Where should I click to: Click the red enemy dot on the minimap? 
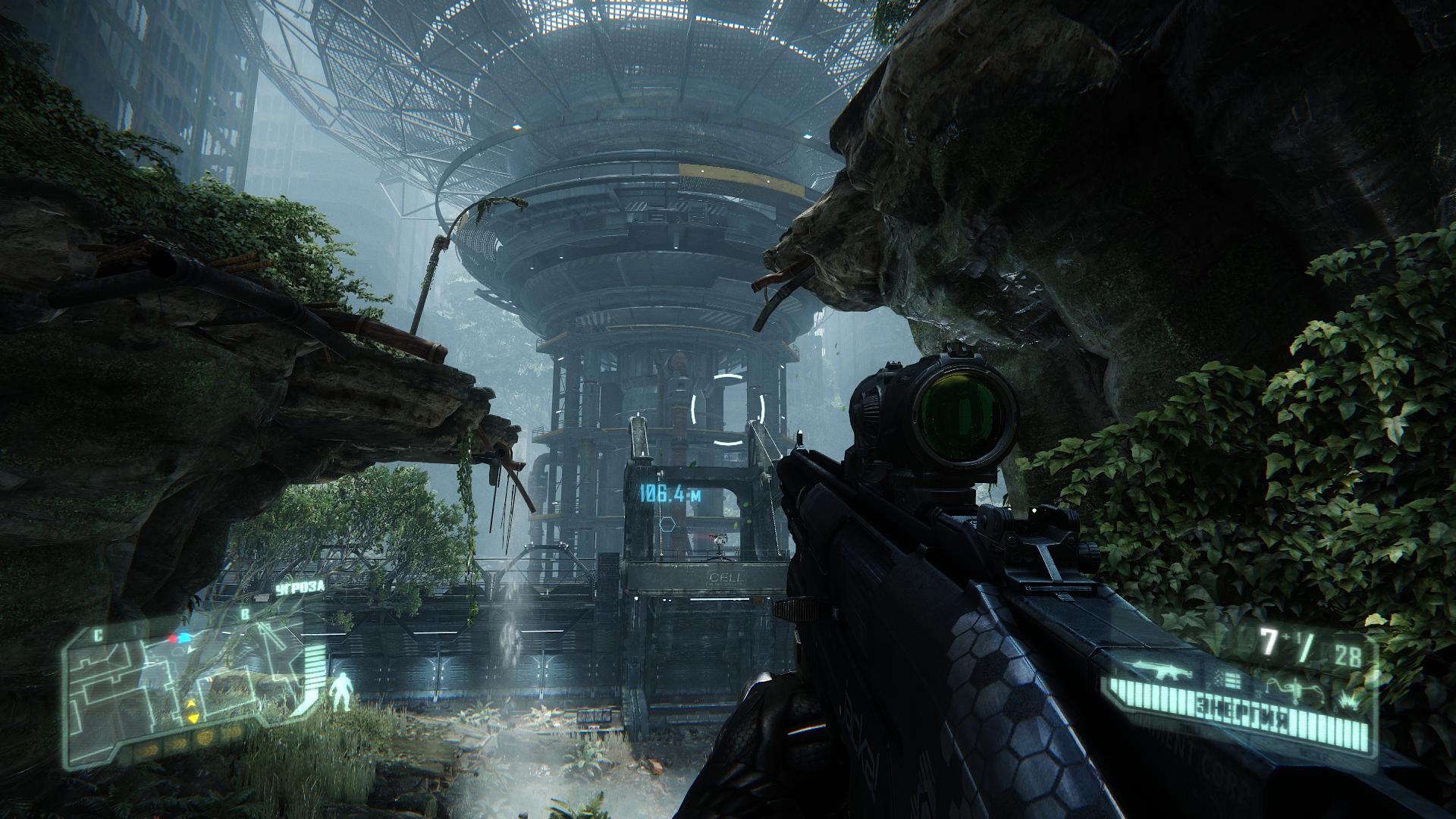click(x=173, y=639)
